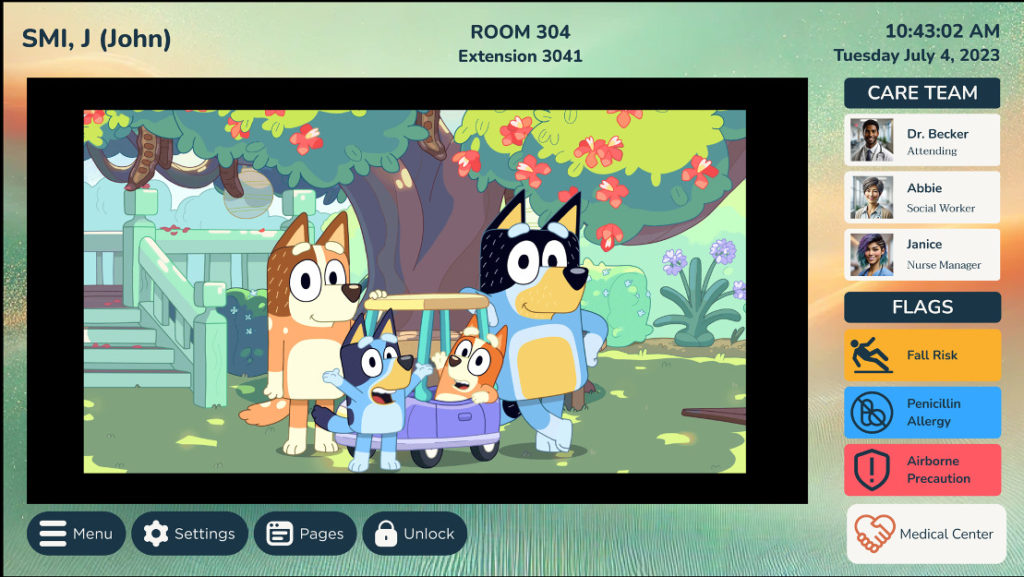
Task: Choose Abbie the Social Worker card
Action: click(921, 198)
